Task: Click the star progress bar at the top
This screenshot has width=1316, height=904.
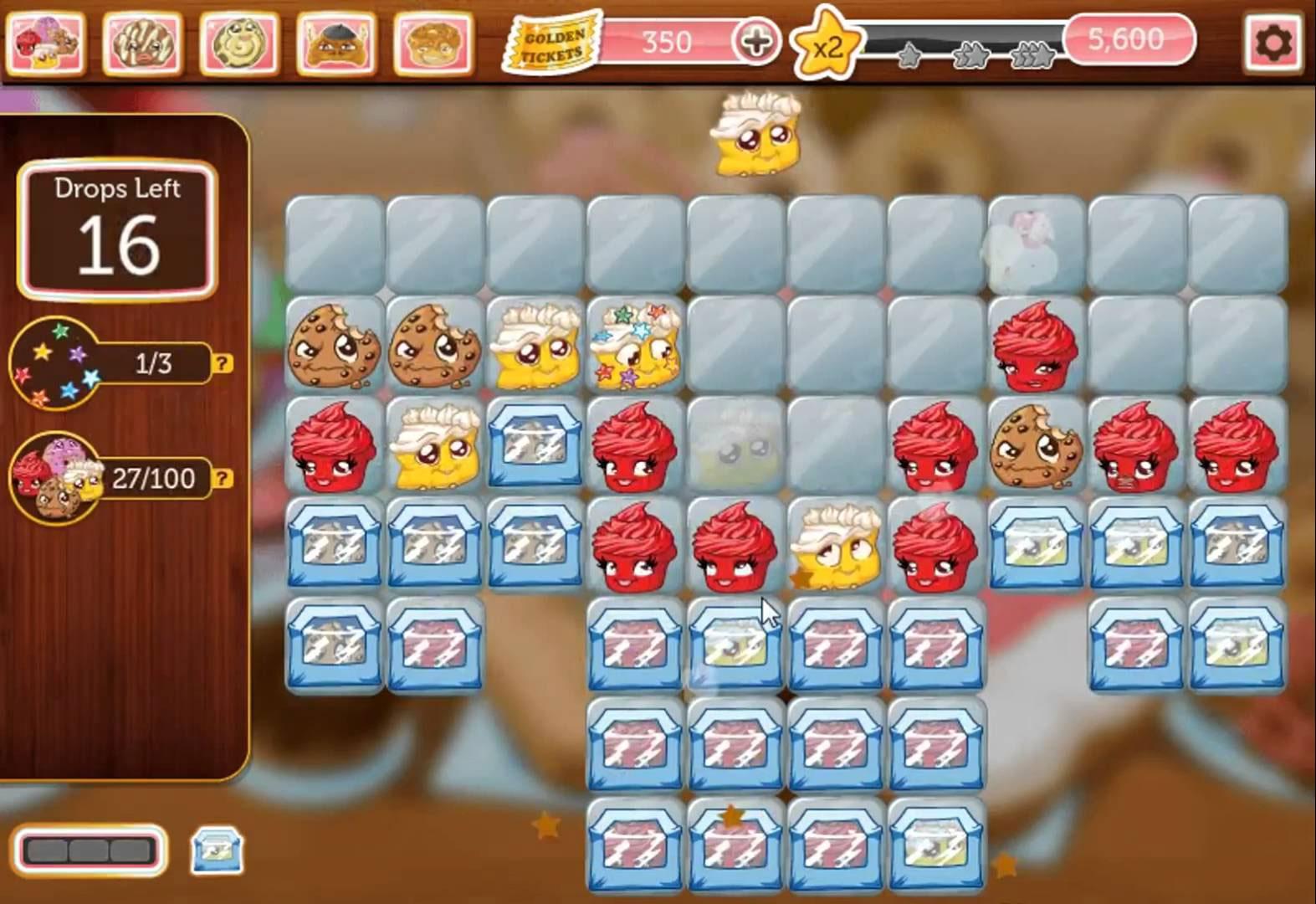Action: point(970,37)
